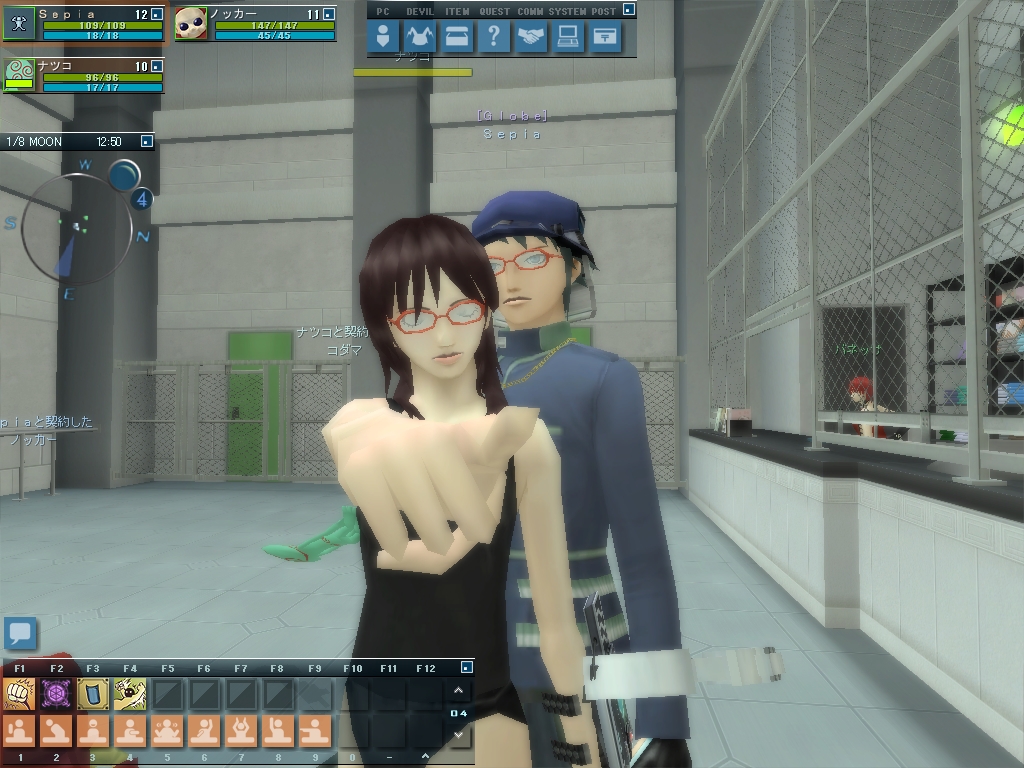Perform the pointing emote in slot 9
The width and height of the screenshot is (1024, 768).
314,730
